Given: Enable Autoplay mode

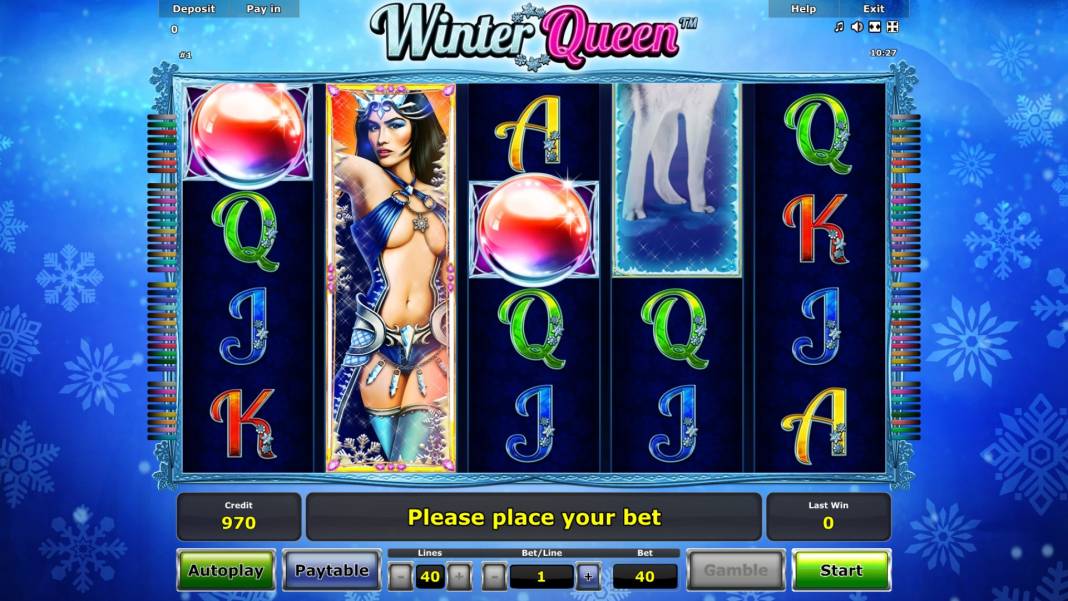Looking at the screenshot, I should point(226,570).
